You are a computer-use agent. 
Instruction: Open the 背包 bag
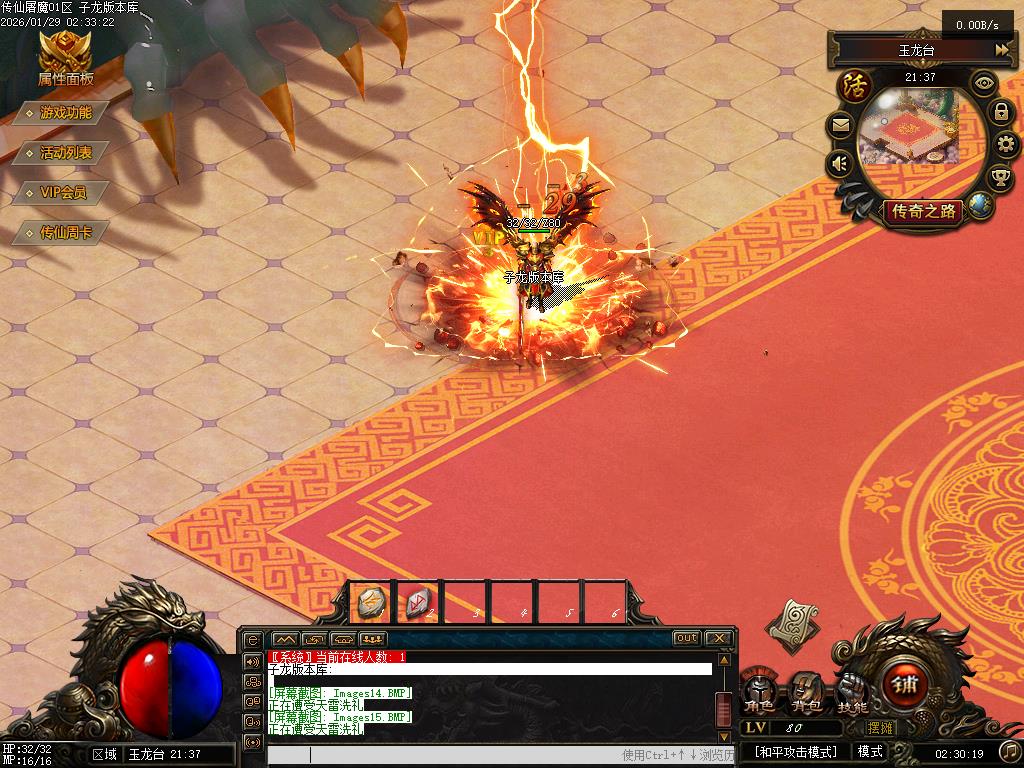(806, 692)
